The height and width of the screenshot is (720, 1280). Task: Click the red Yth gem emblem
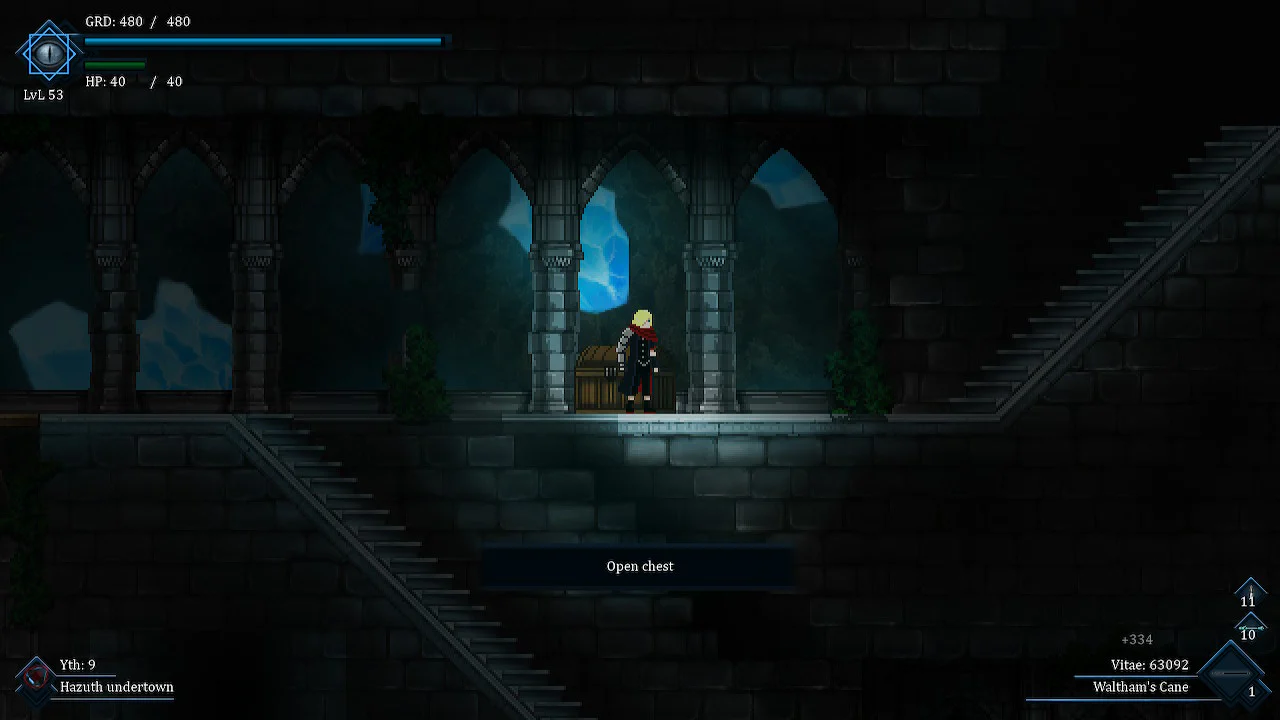(x=35, y=675)
